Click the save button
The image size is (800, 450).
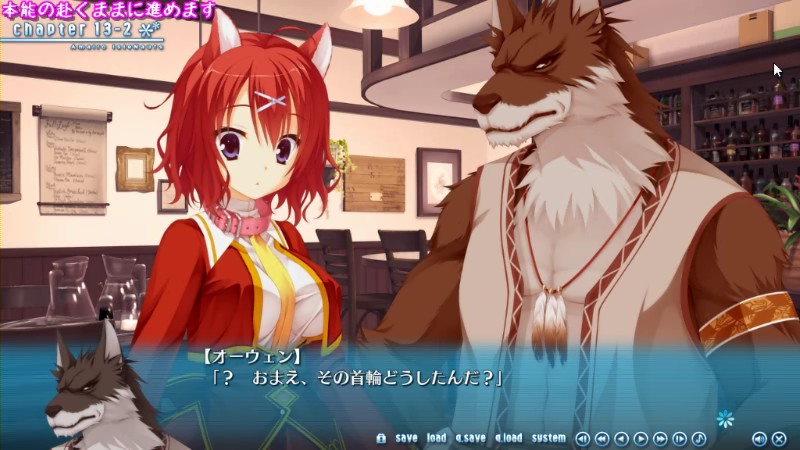(x=406, y=438)
